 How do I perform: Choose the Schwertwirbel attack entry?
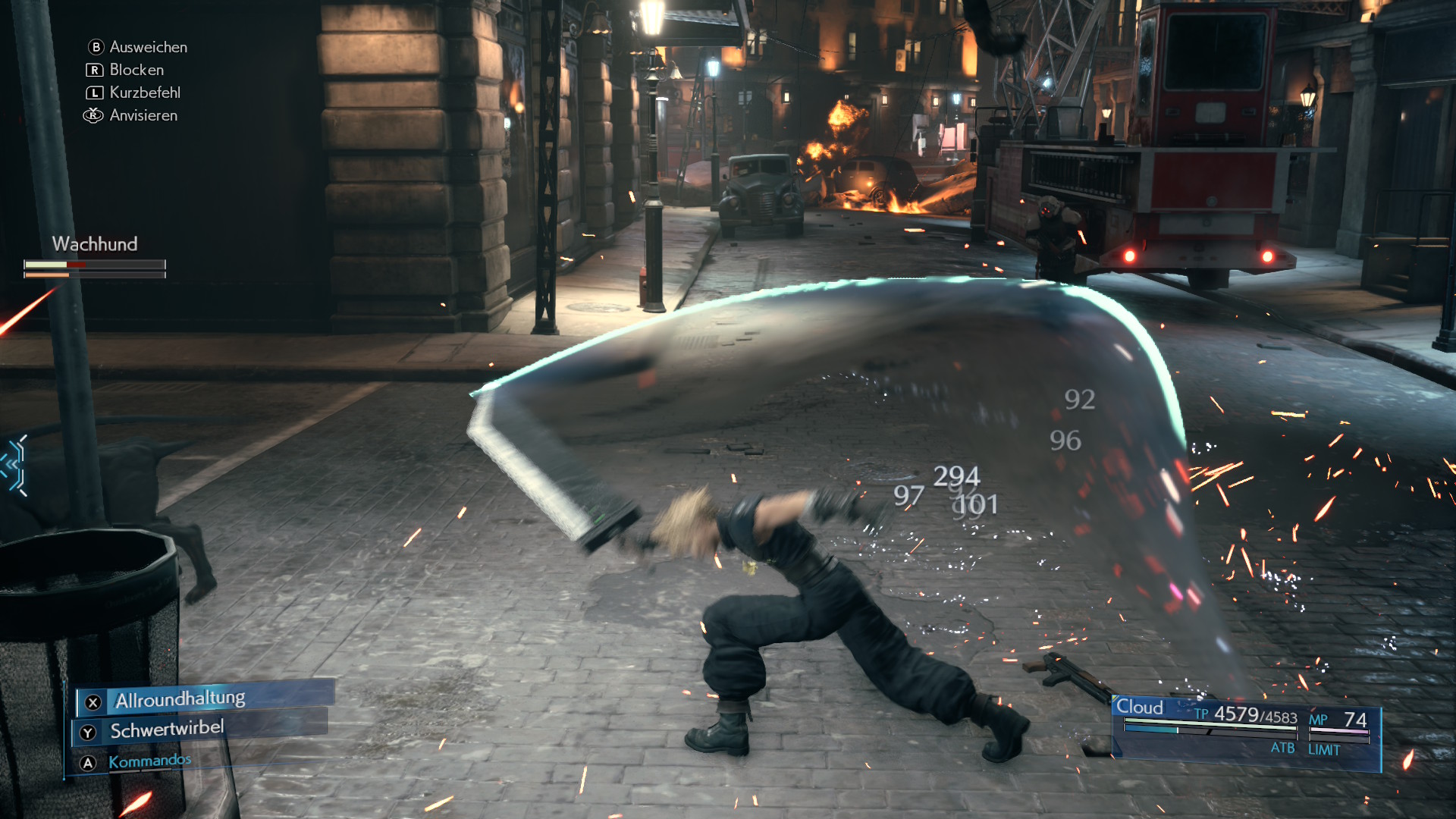168,730
